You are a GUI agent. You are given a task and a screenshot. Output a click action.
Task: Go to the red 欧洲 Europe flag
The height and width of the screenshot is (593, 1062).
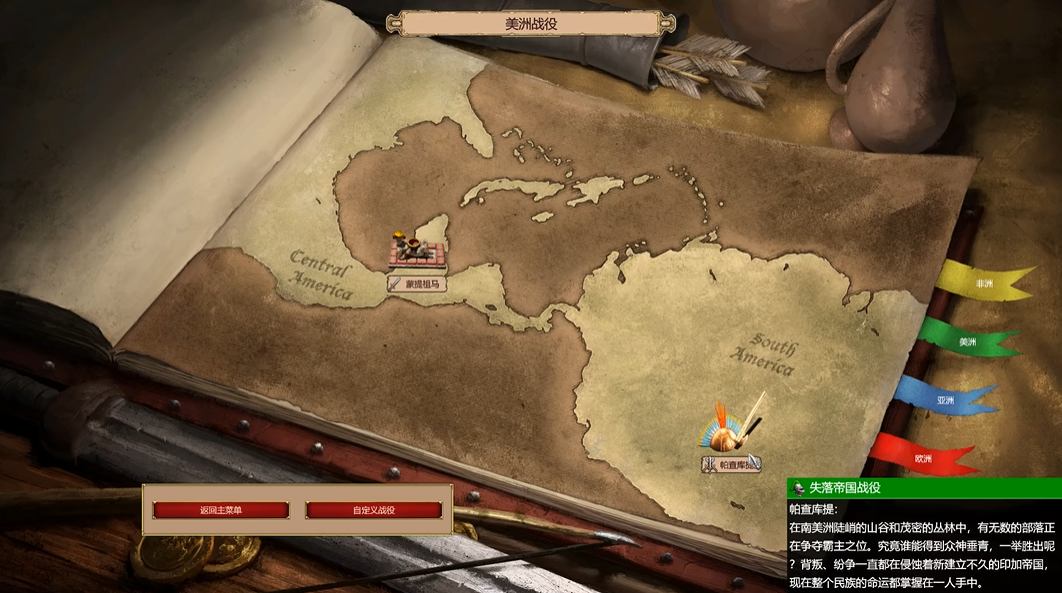pyautogui.click(x=922, y=458)
